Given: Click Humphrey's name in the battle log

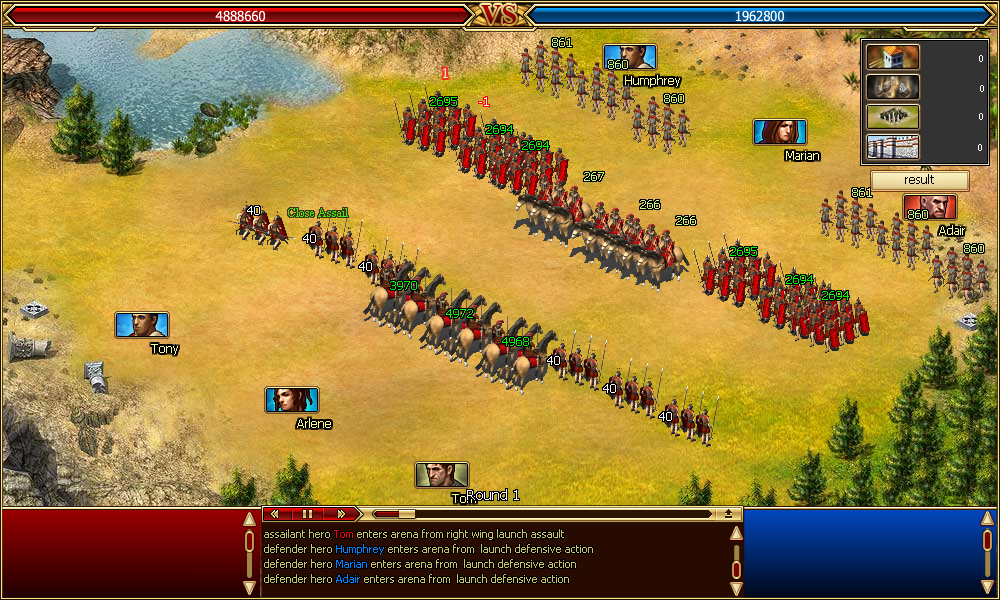Looking at the screenshot, I should [360, 549].
